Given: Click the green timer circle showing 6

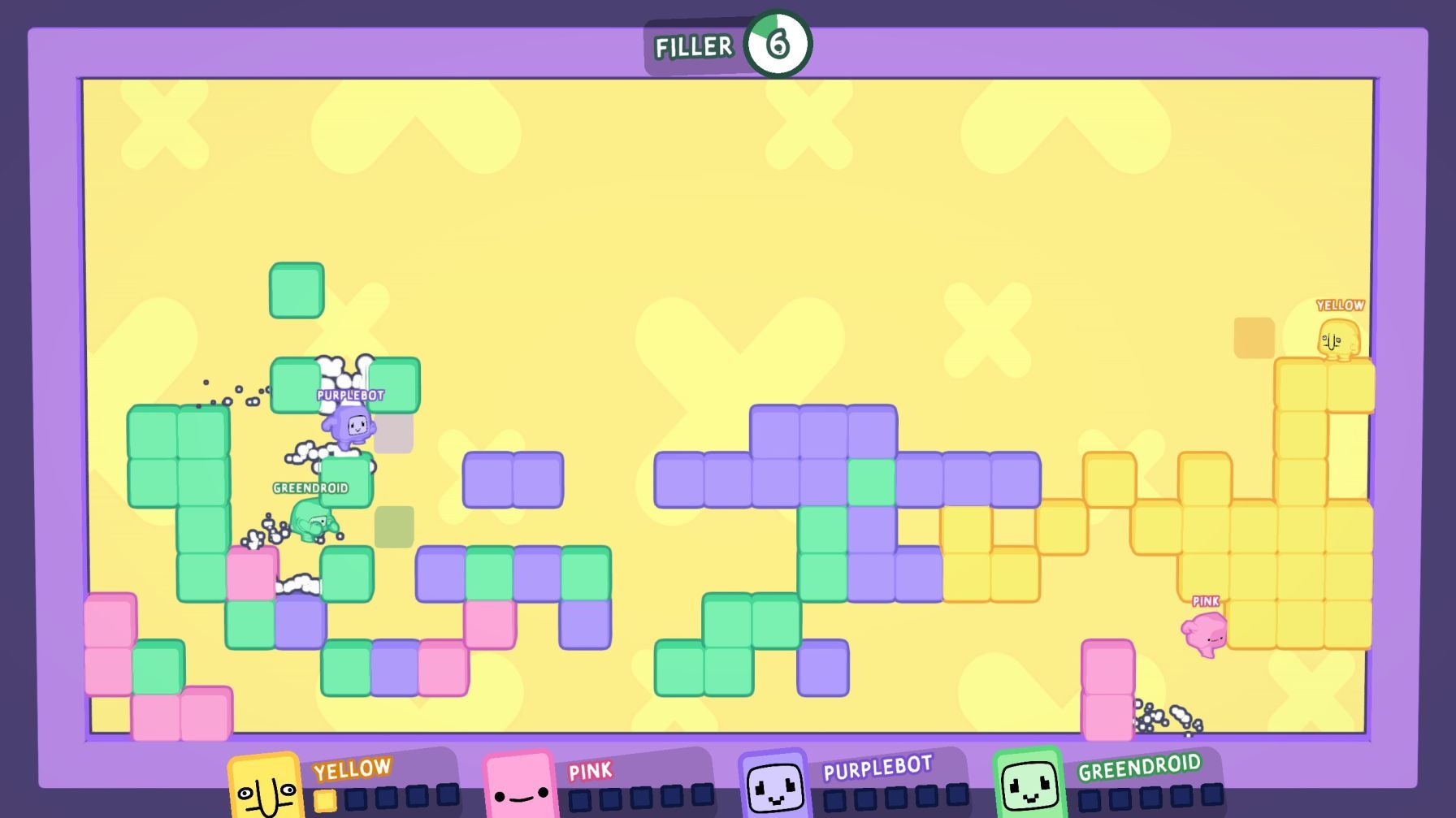Looking at the screenshot, I should pyautogui.click(x=778, y=45).
